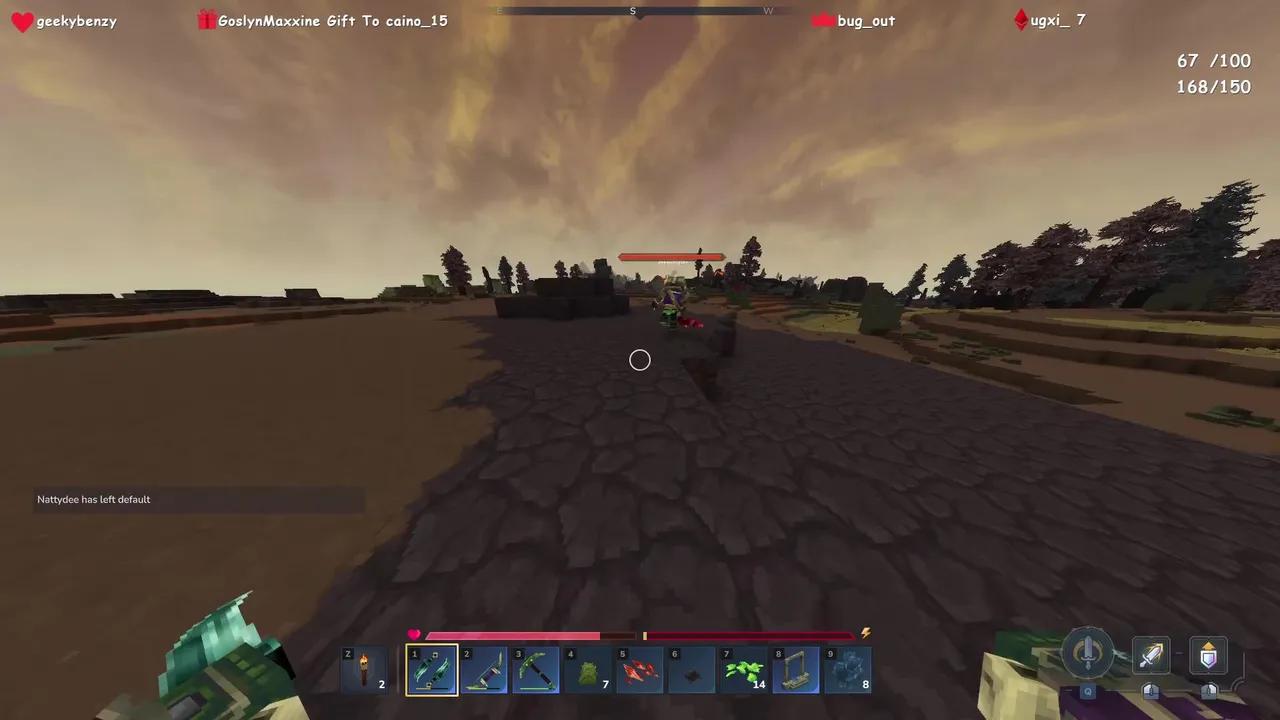Select the wooden frame in slot 8
Image resolution: width=1280 pixels, height=720 pixels.
tap(795, 669)
